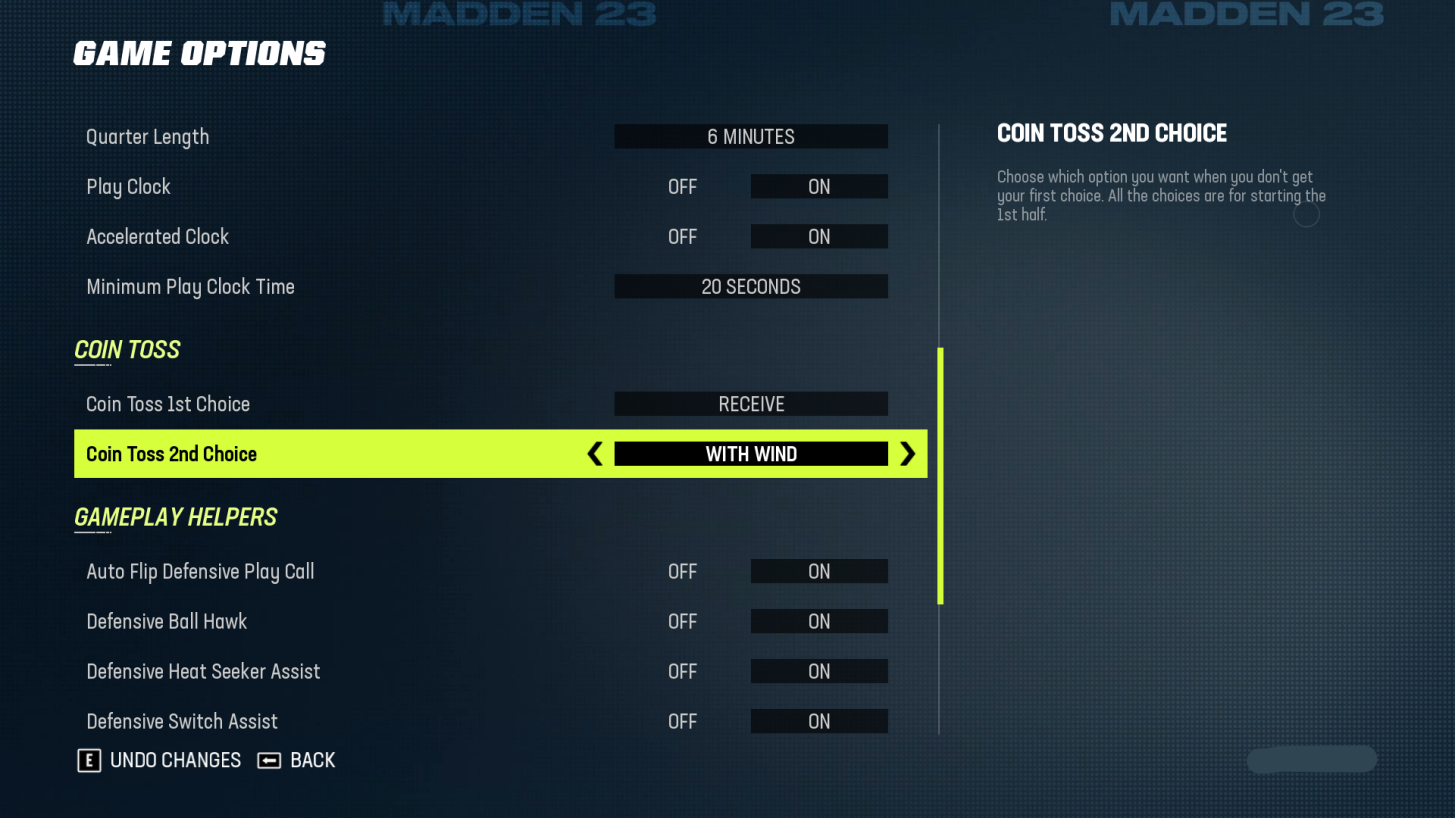Toggle Play Clock to OFF
Image resolution: width=1455 pixels, height=818 pixels.
(x=682, y=186)
